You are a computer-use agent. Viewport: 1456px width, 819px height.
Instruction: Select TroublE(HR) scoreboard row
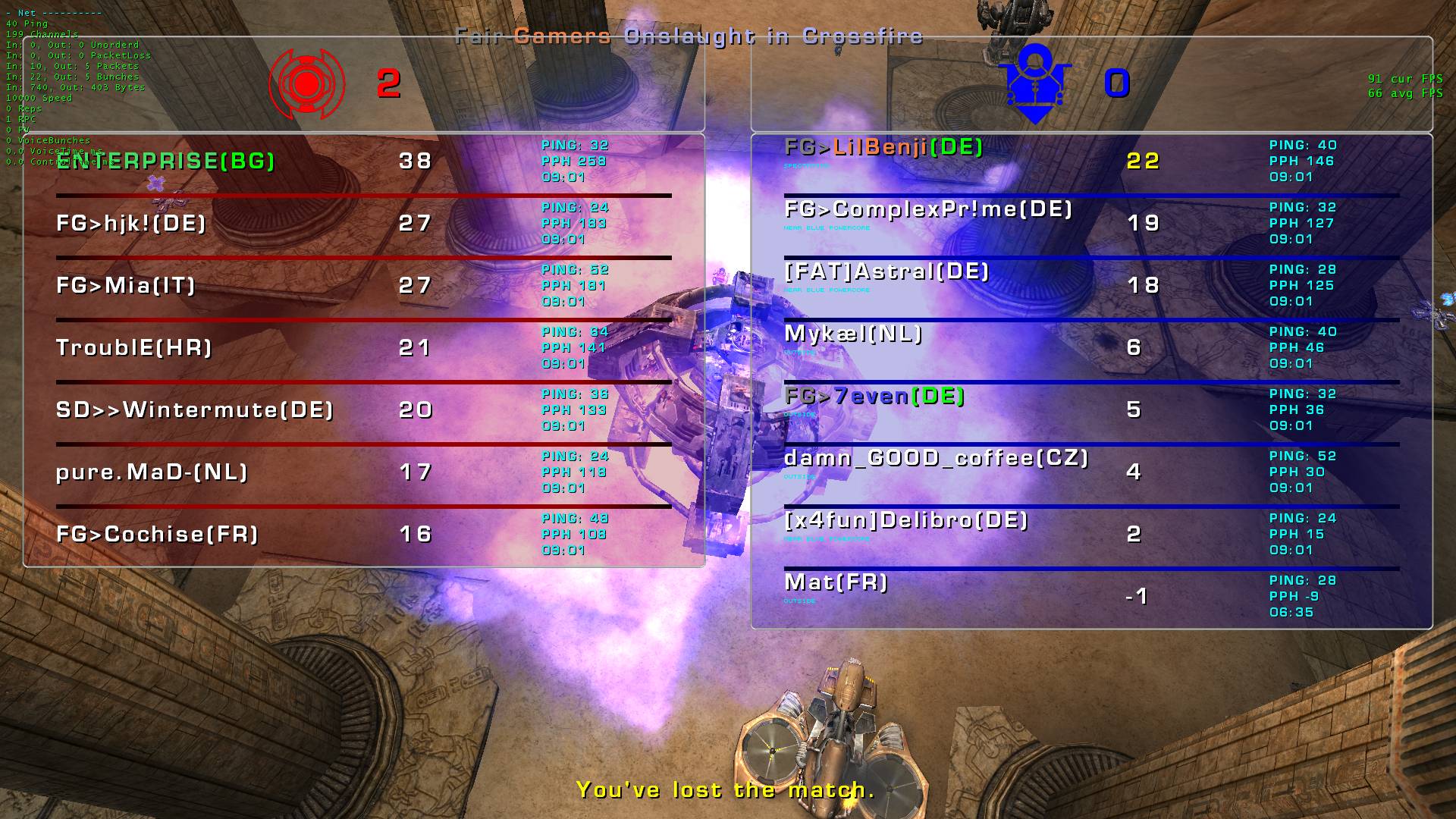pos(134,347)
